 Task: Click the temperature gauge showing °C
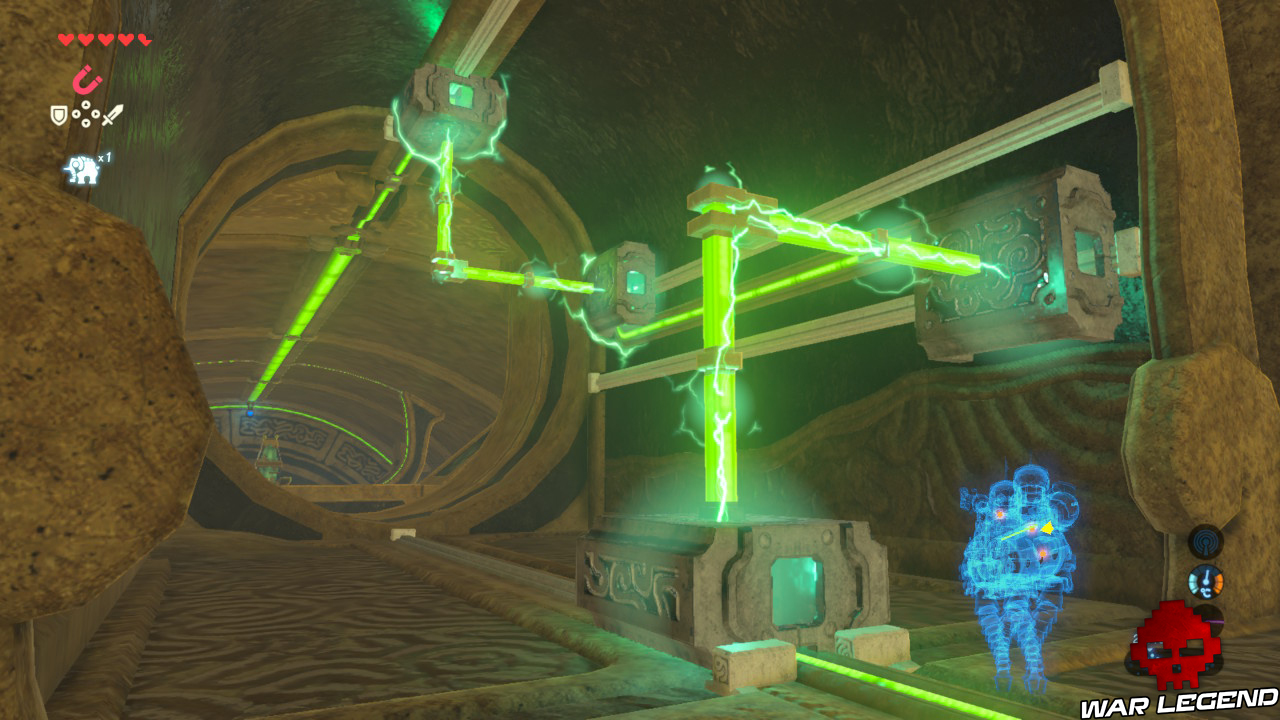(1206, 582)
